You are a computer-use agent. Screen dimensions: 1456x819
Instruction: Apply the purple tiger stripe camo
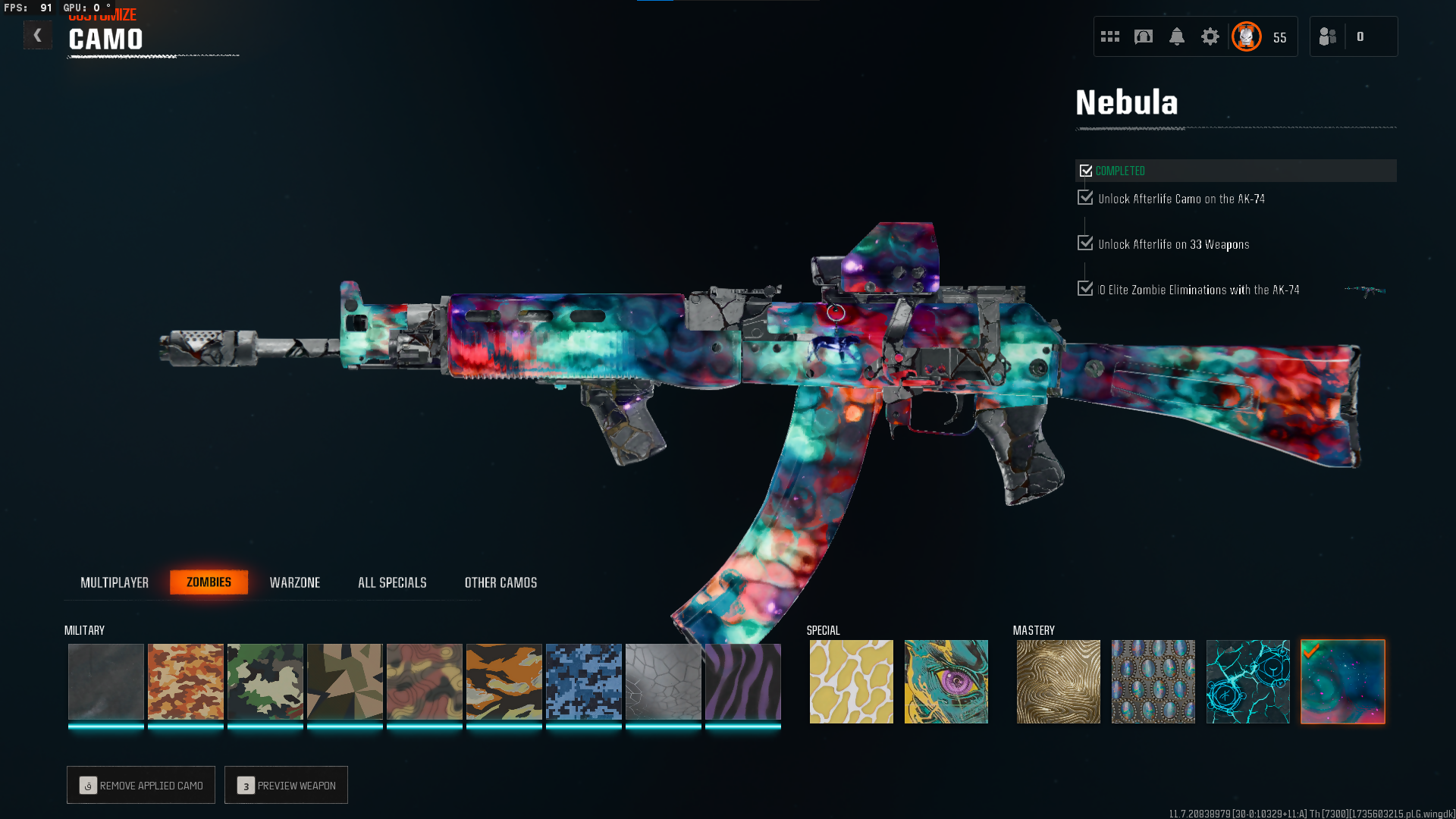(743, 682)
